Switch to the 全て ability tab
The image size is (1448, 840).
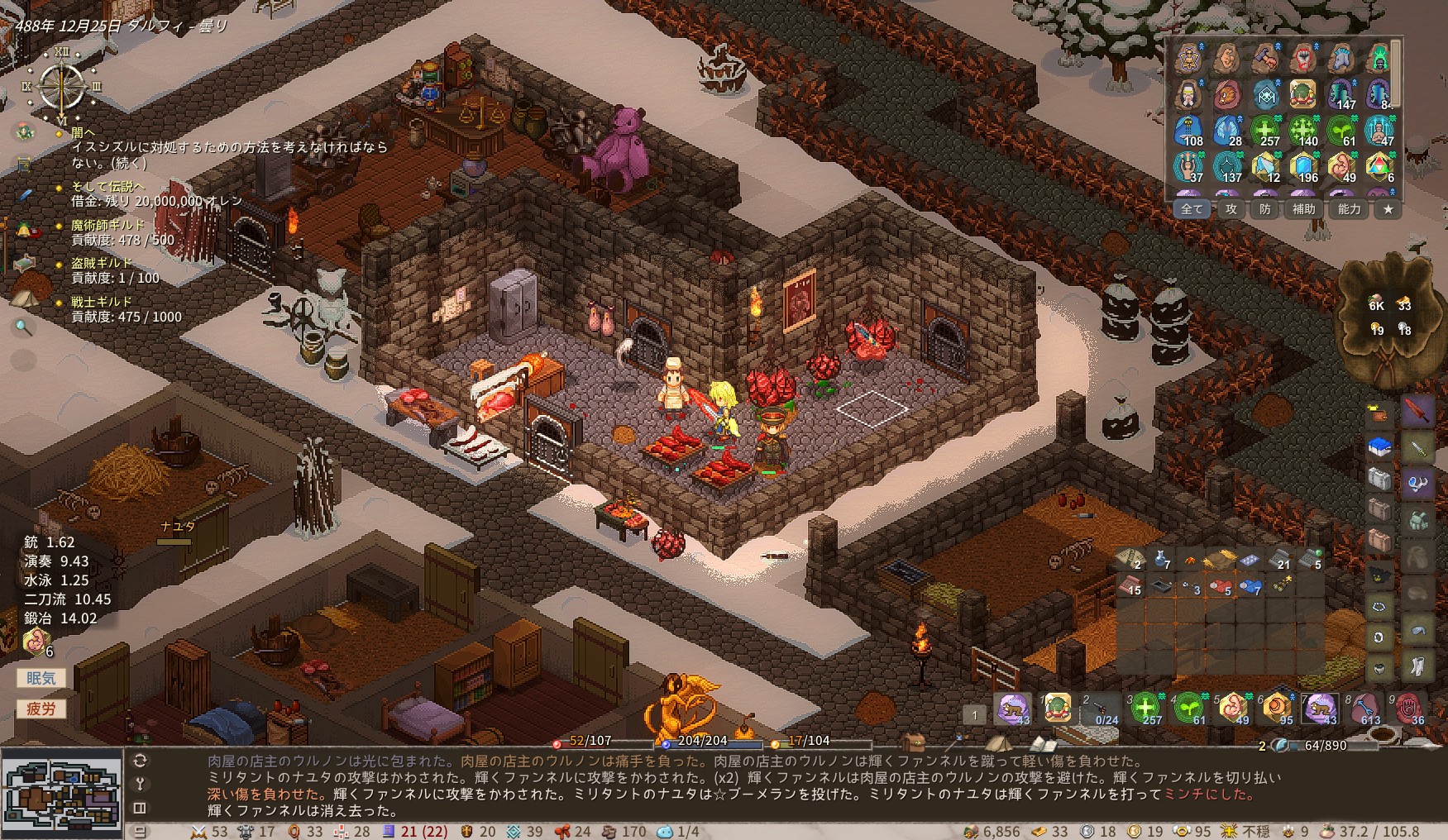pyautogui.click(x=1192, y=210)
